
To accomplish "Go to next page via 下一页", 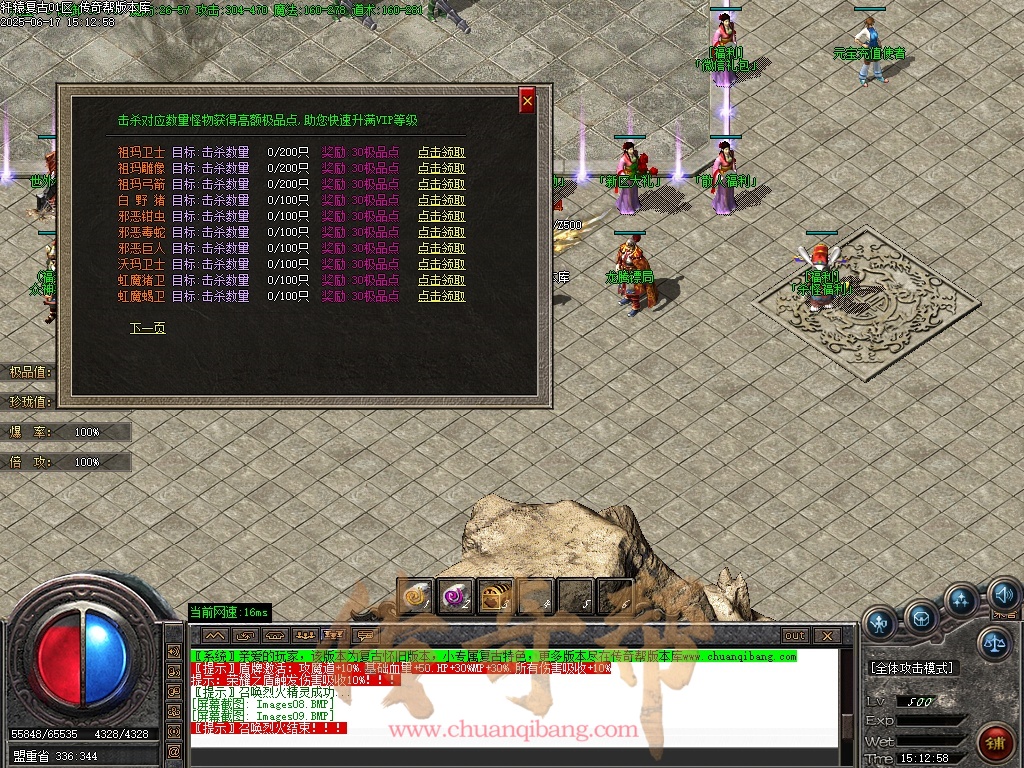I will (x=147, y=328).
